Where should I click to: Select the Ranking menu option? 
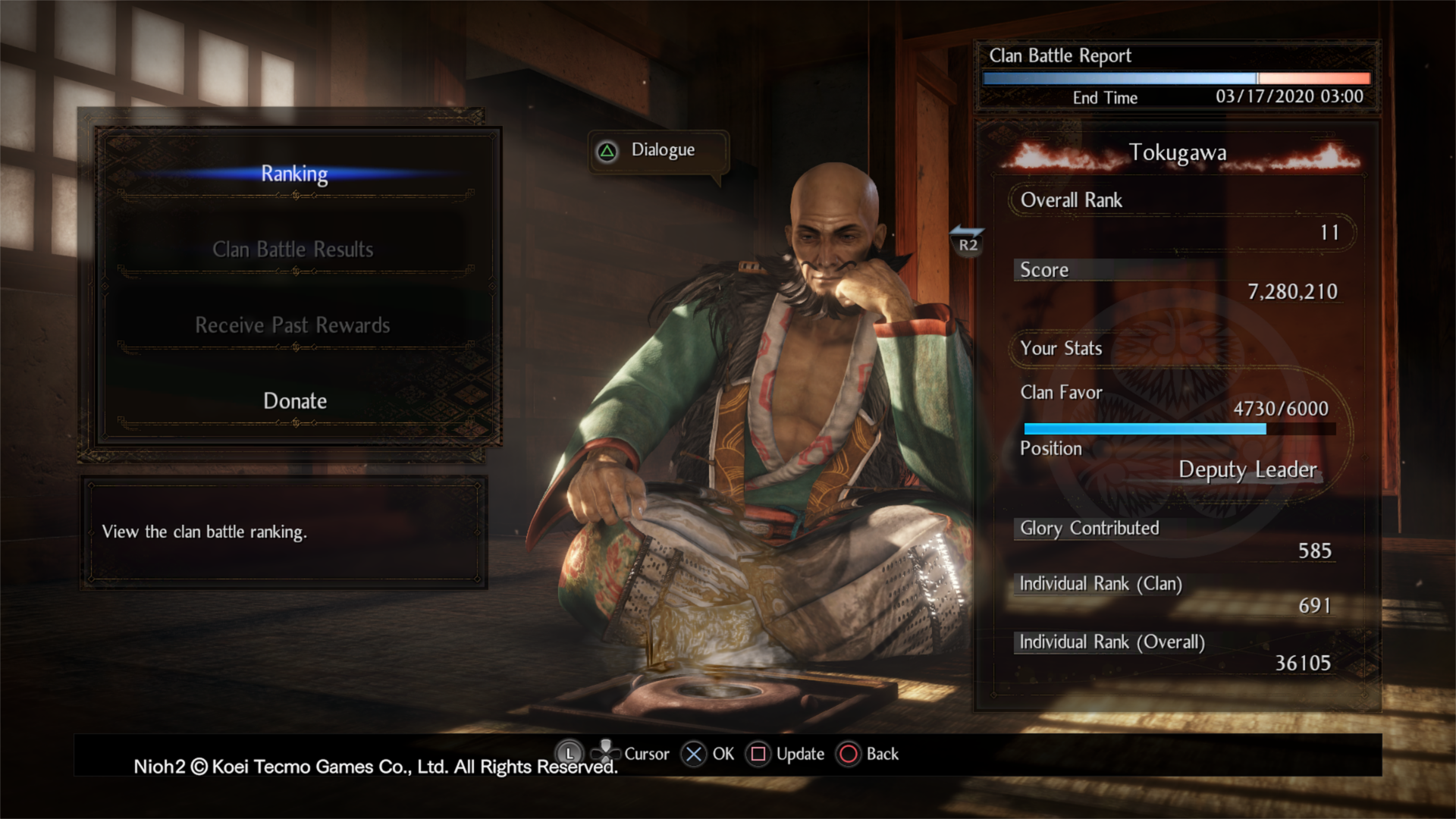(x=294, y=174)
